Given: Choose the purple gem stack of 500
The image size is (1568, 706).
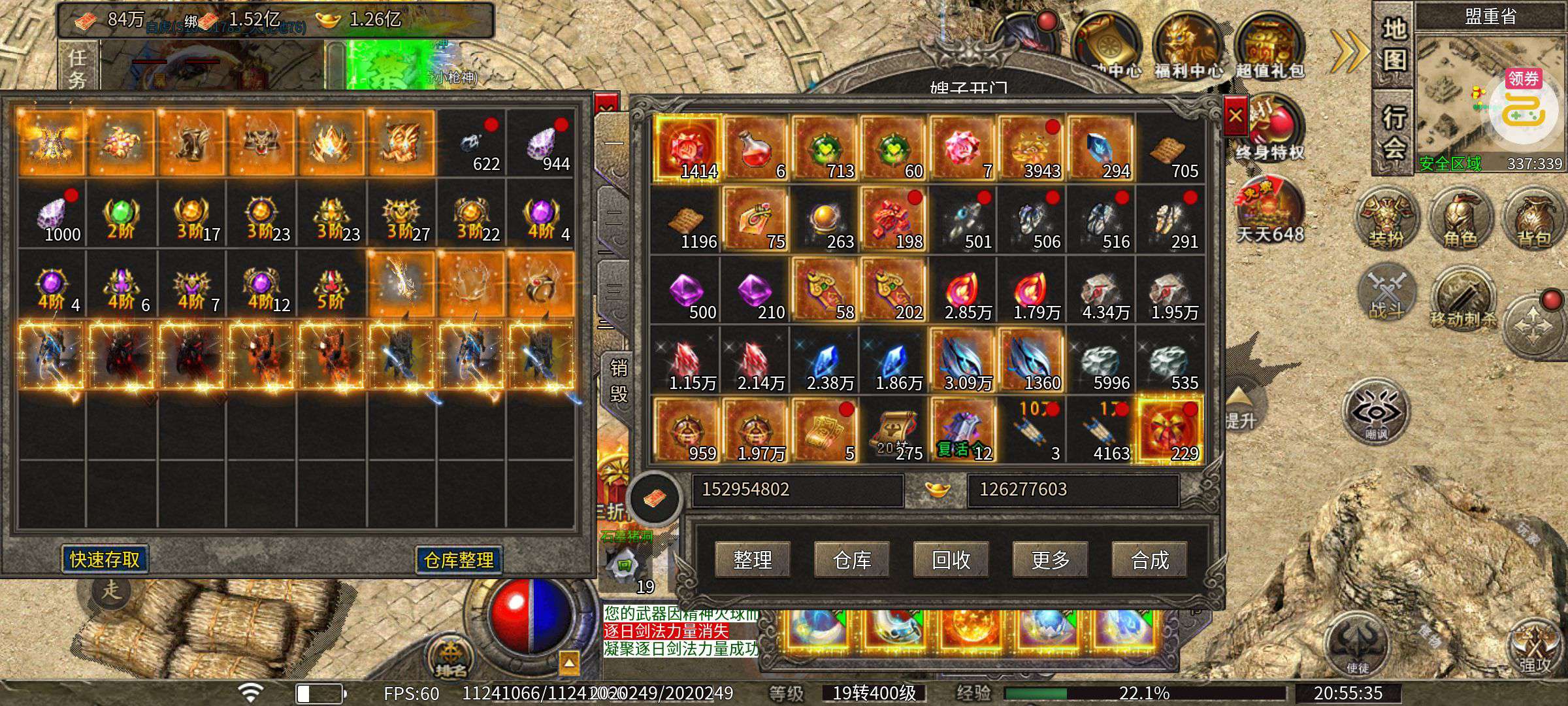Looking at the screenshot, I should tap(686, 290).
